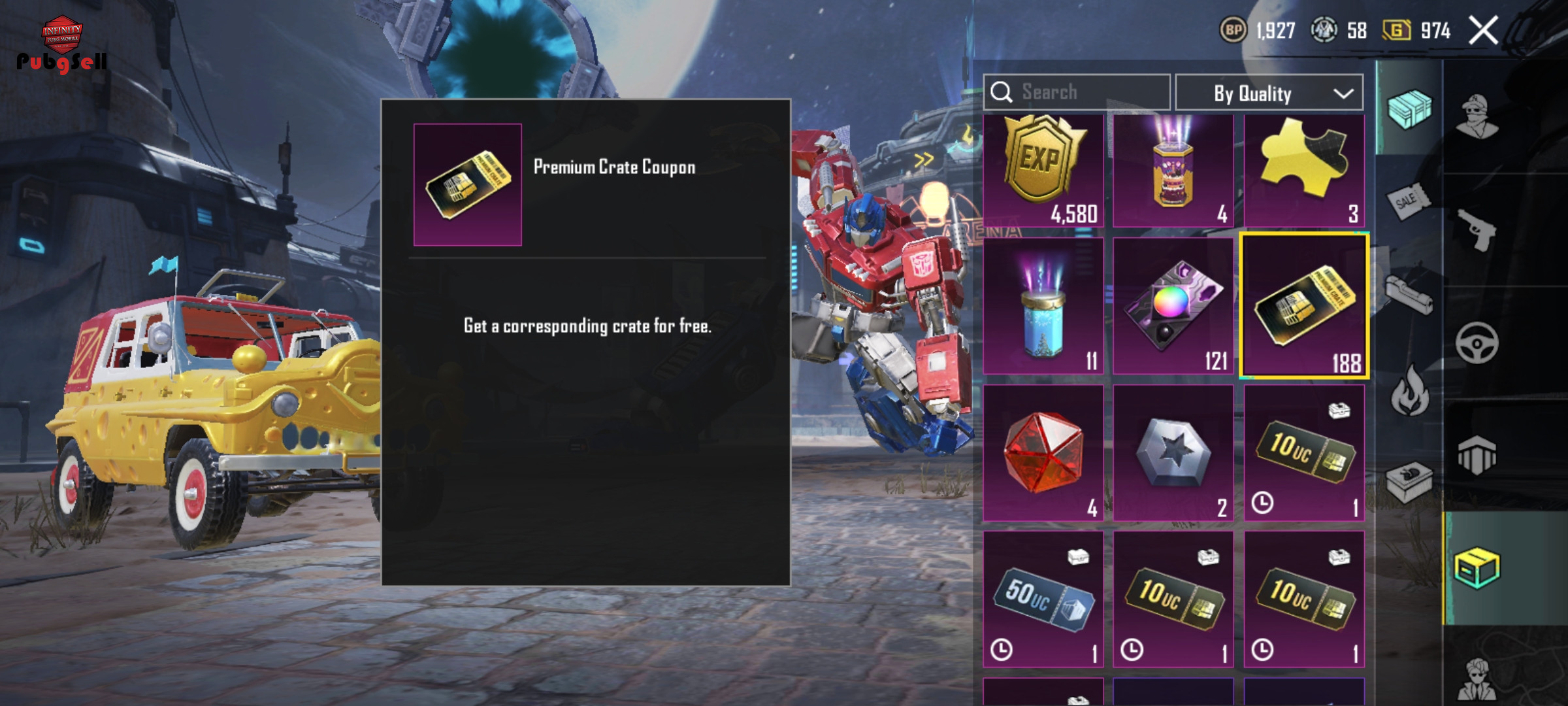Viewport: 1568px width, 706px height.
Task: Open the pistol weapons tab
Action: coord(1478,229)
